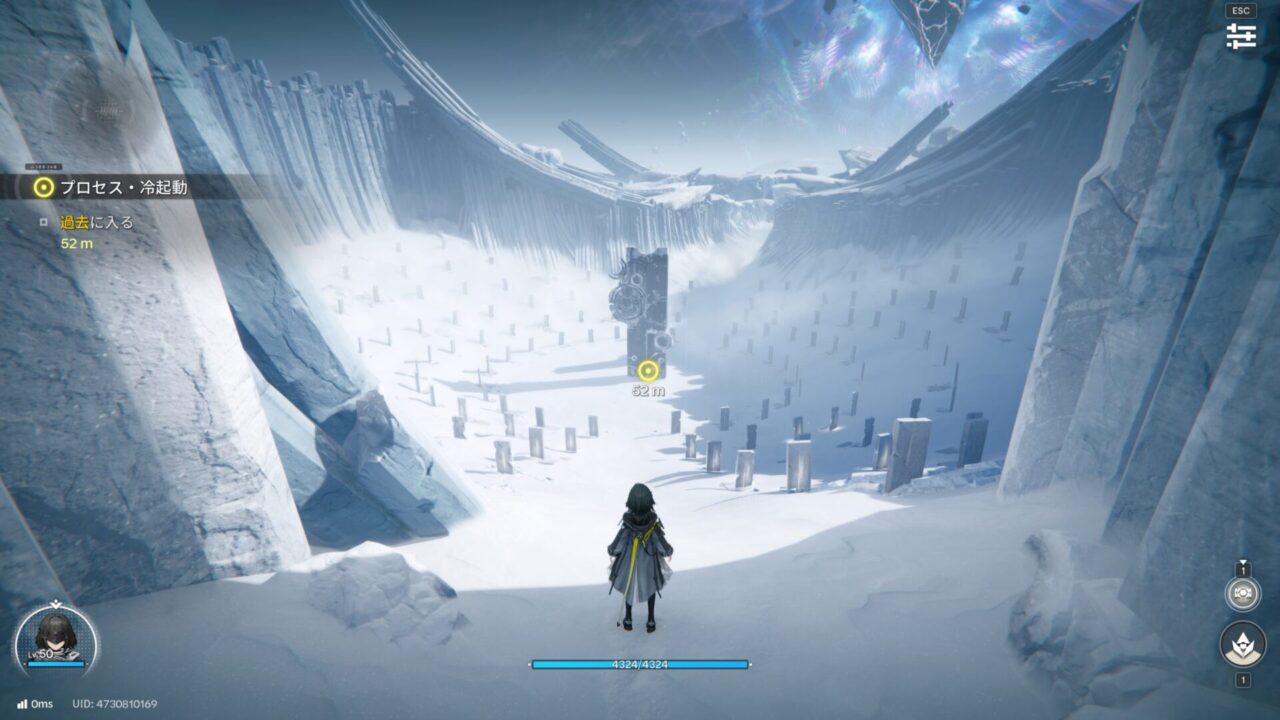Select the character portrait at level 50

point(56,636)
